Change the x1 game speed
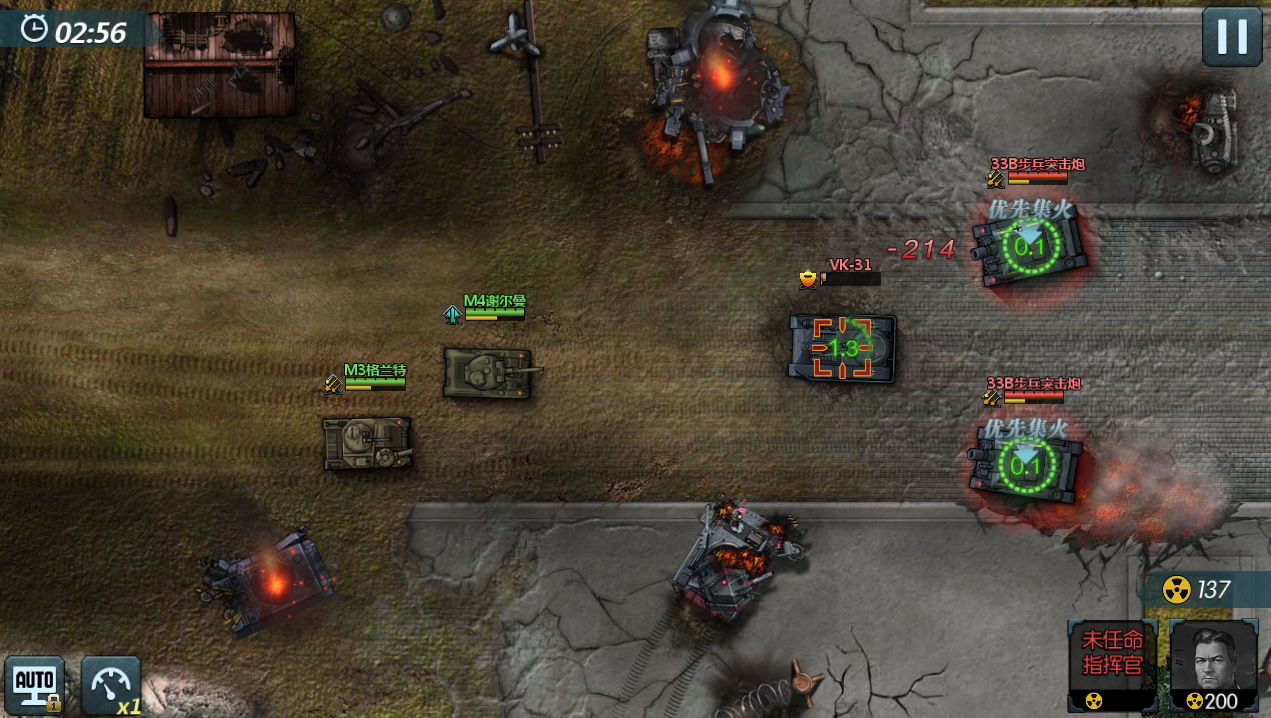1271x718 pixels. (110, 685)
